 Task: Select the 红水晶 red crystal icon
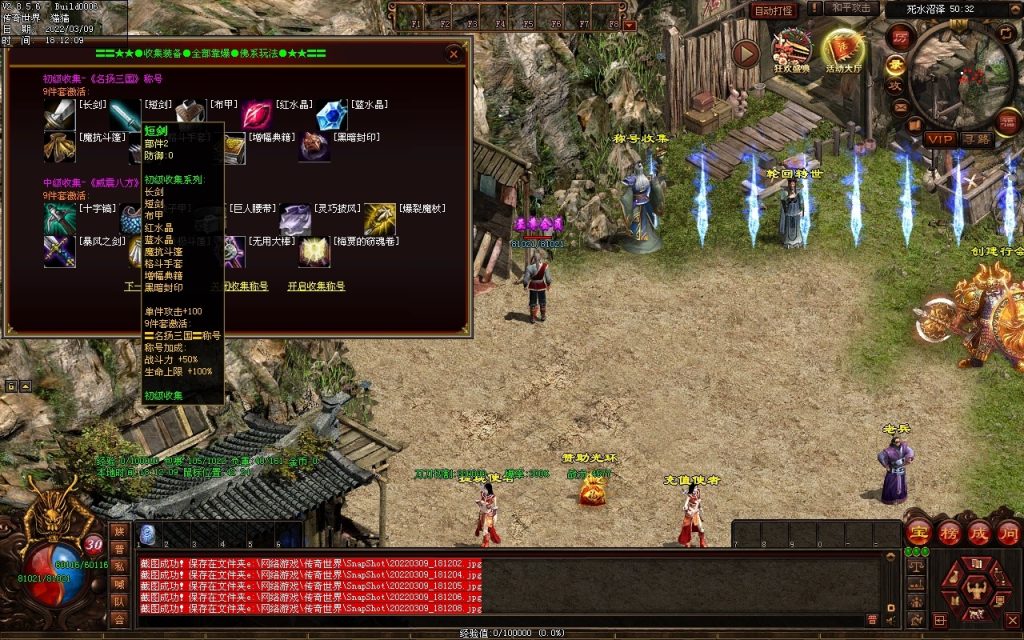256,116
